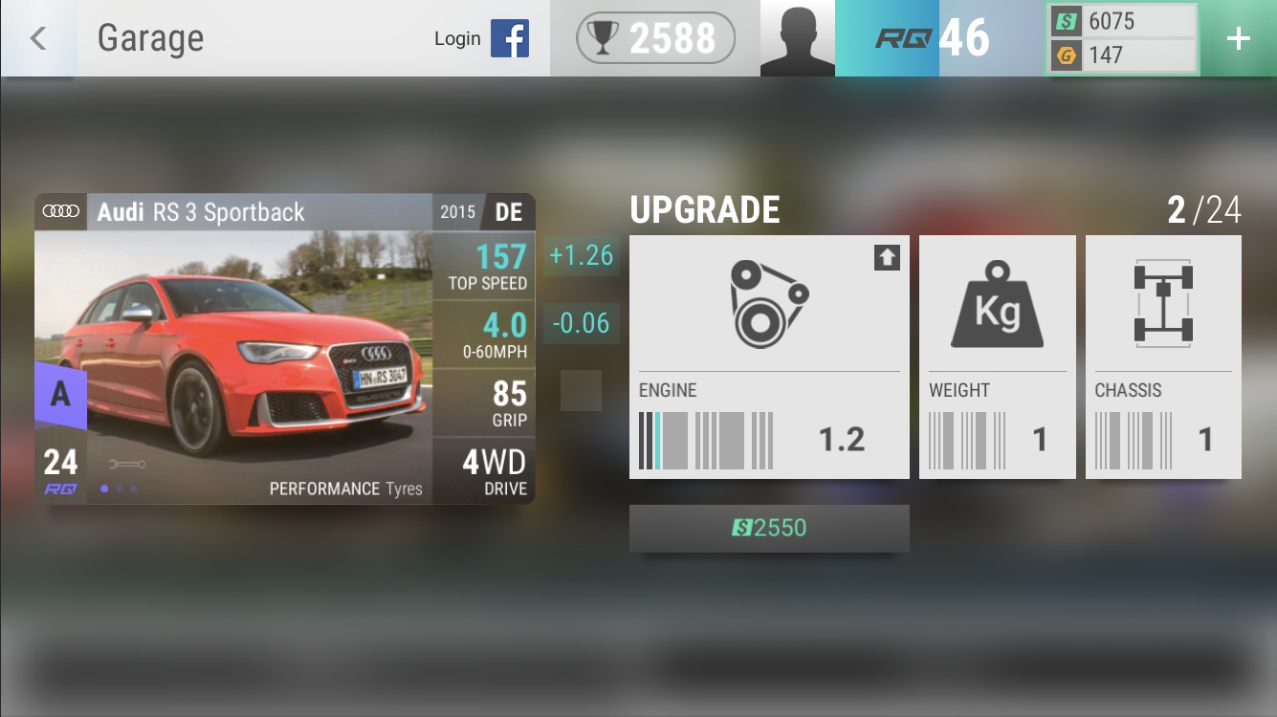This screenshot has width=1277, height=717.
Task: Add more currency with the plus button
Action: 1238,39
